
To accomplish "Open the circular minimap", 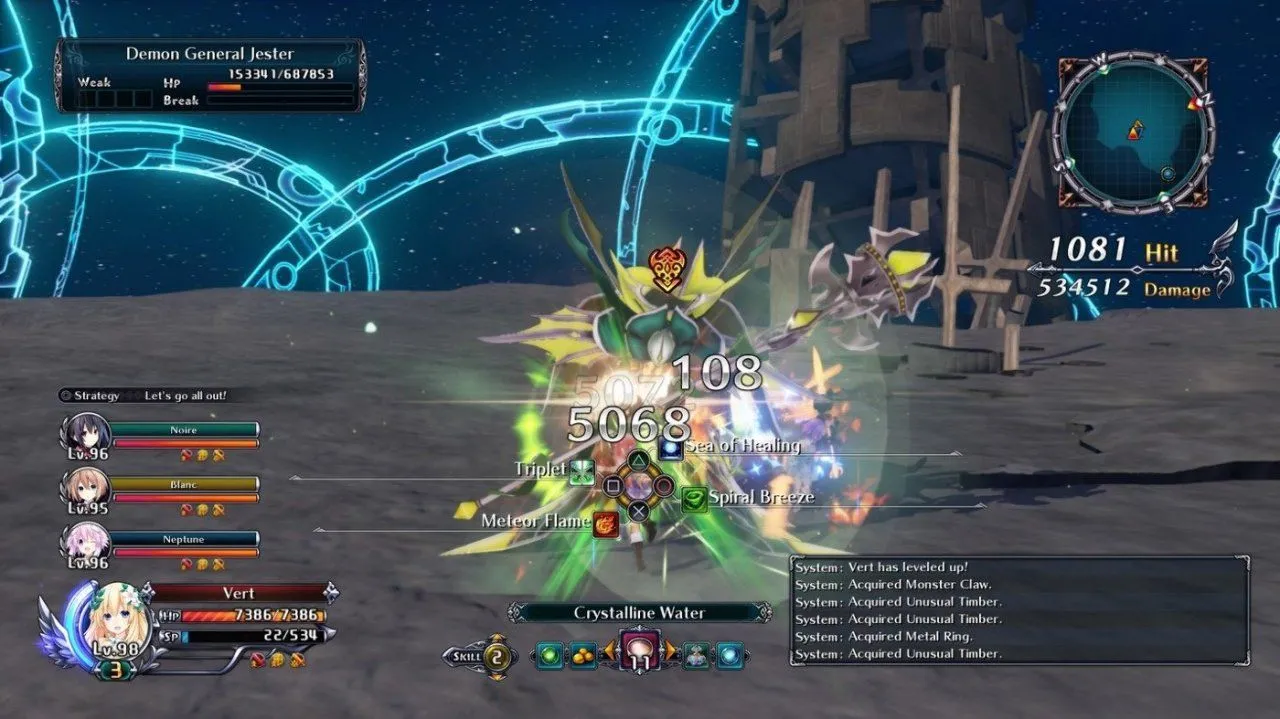I will point(1134,133).
